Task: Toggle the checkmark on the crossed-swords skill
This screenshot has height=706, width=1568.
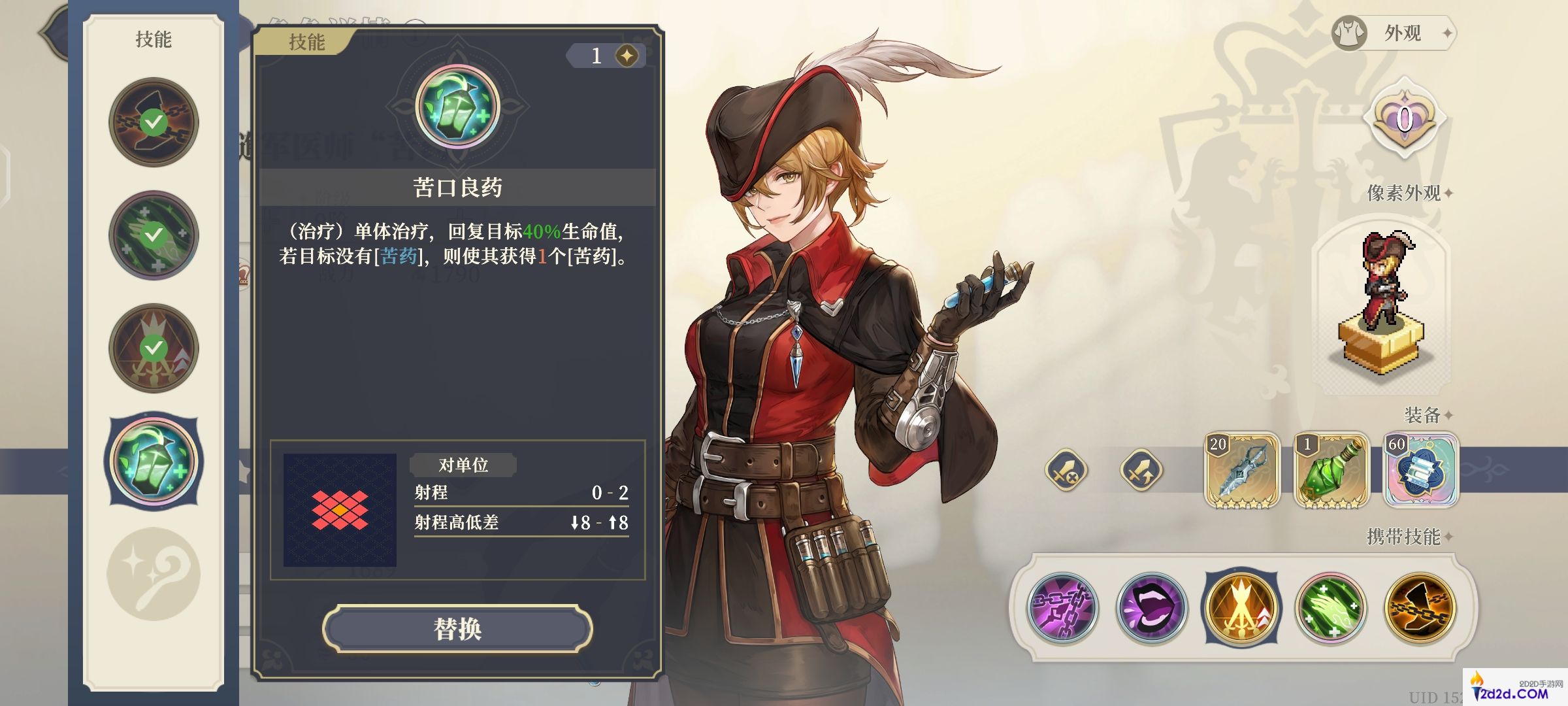Action: 153,348
